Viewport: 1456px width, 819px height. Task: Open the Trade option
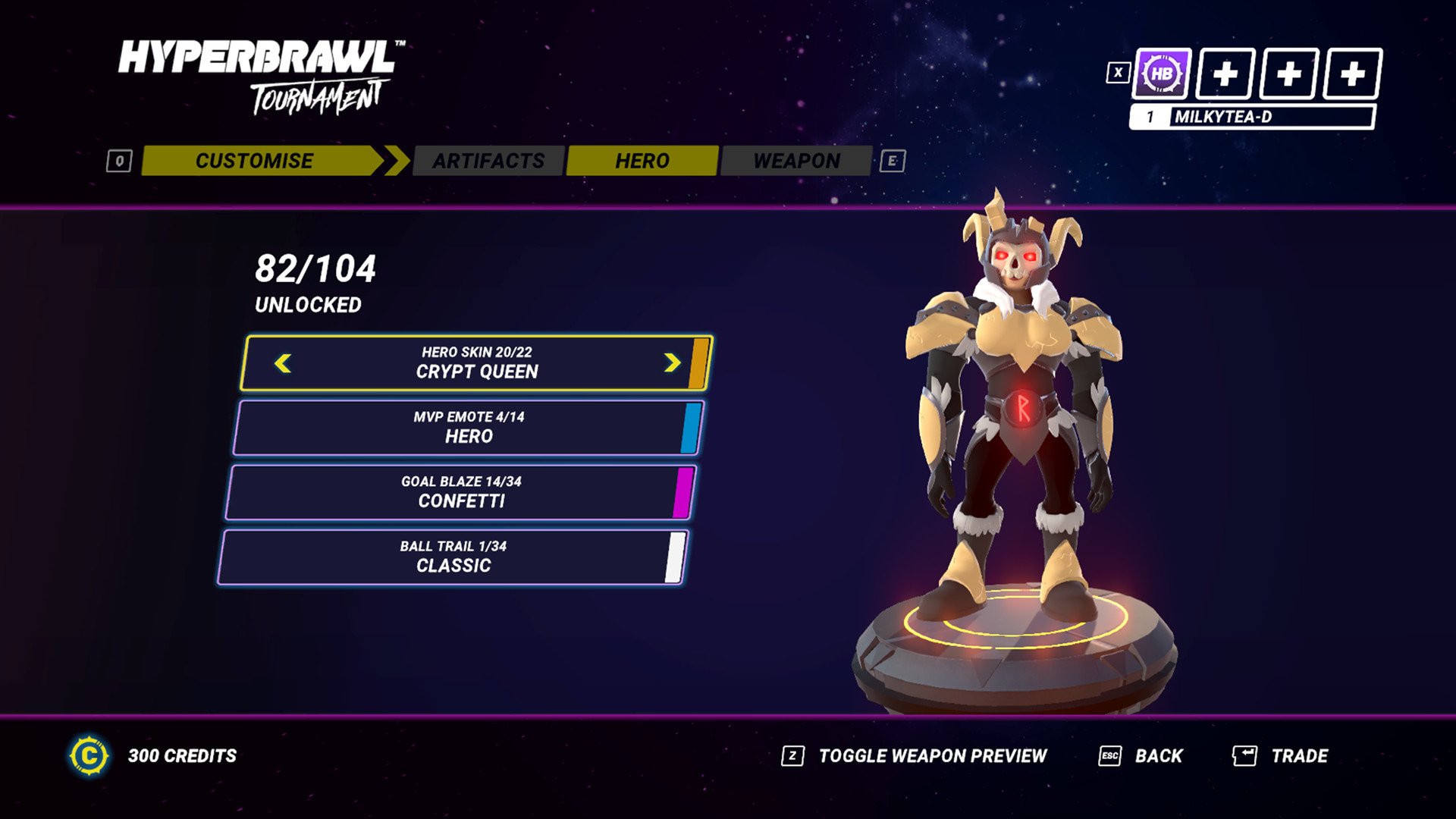pyautogui.click(x=1298, y=756)
